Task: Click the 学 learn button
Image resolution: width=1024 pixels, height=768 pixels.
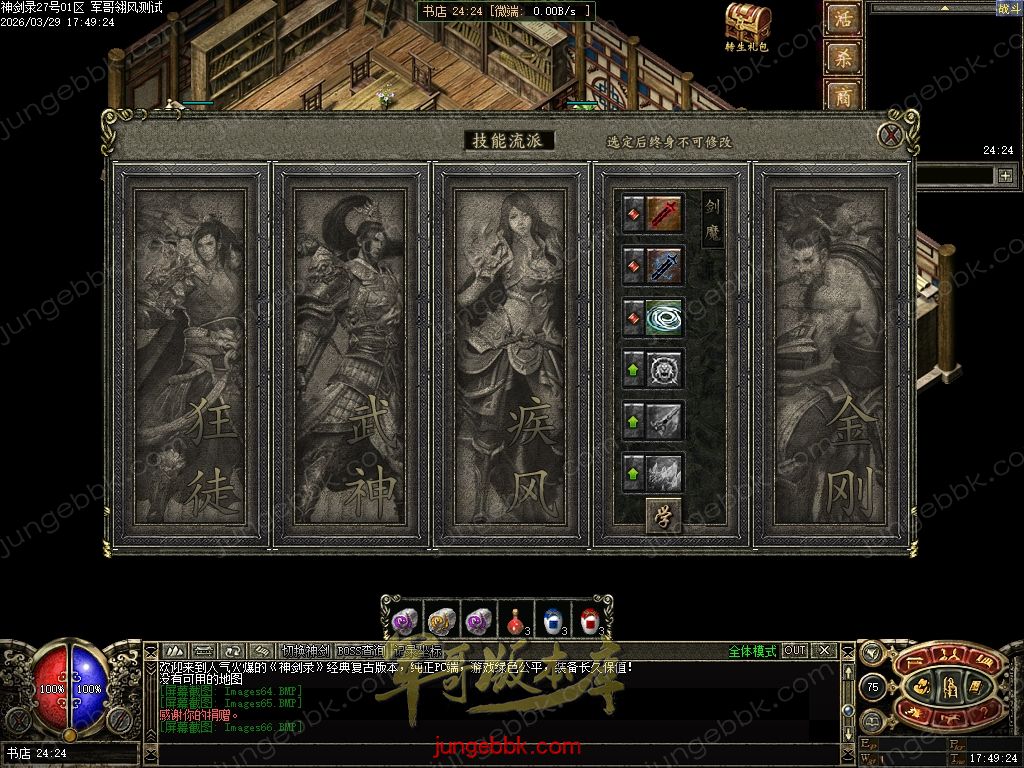Action: [662, 515]
